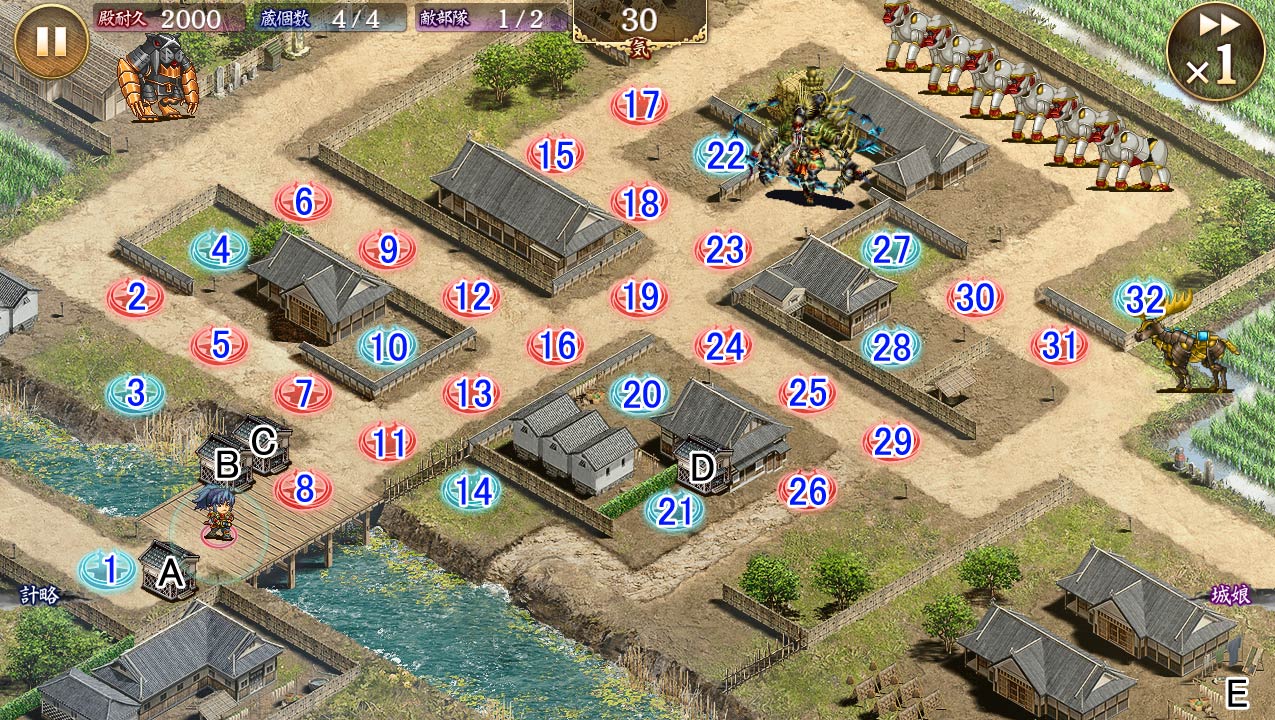This screenshot has width=1275, height=720.
Task: Select red placement tile 16
Action: pyautogui.click(x=556, y=346)
